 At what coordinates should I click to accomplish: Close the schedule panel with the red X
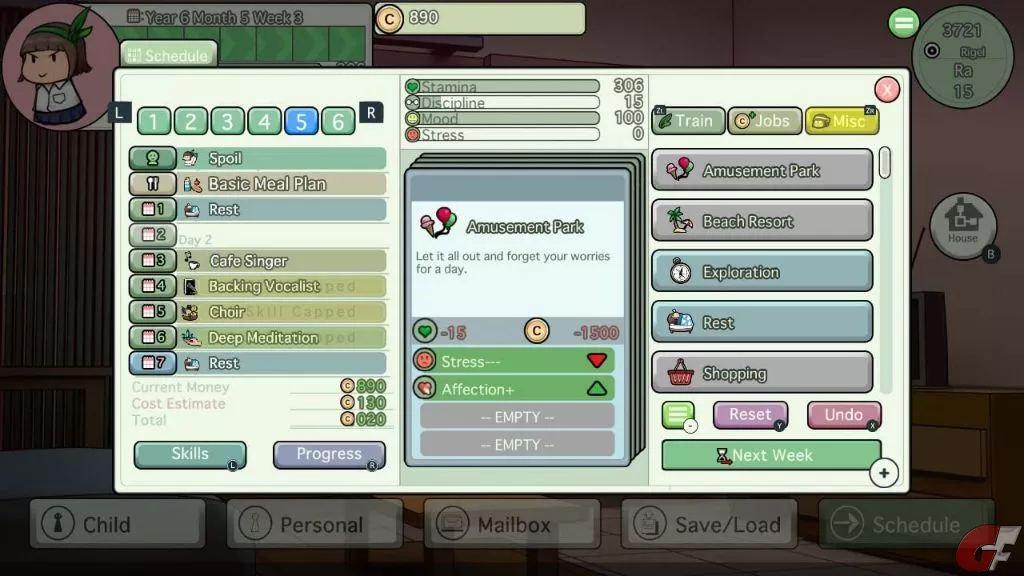(x=887, y=90)
